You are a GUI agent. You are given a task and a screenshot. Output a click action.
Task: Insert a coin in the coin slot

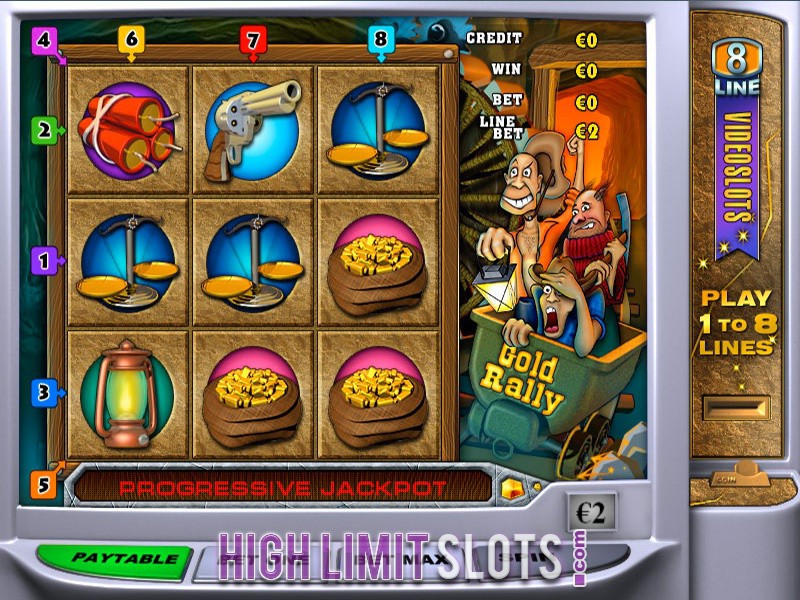(x=736, y=408)
